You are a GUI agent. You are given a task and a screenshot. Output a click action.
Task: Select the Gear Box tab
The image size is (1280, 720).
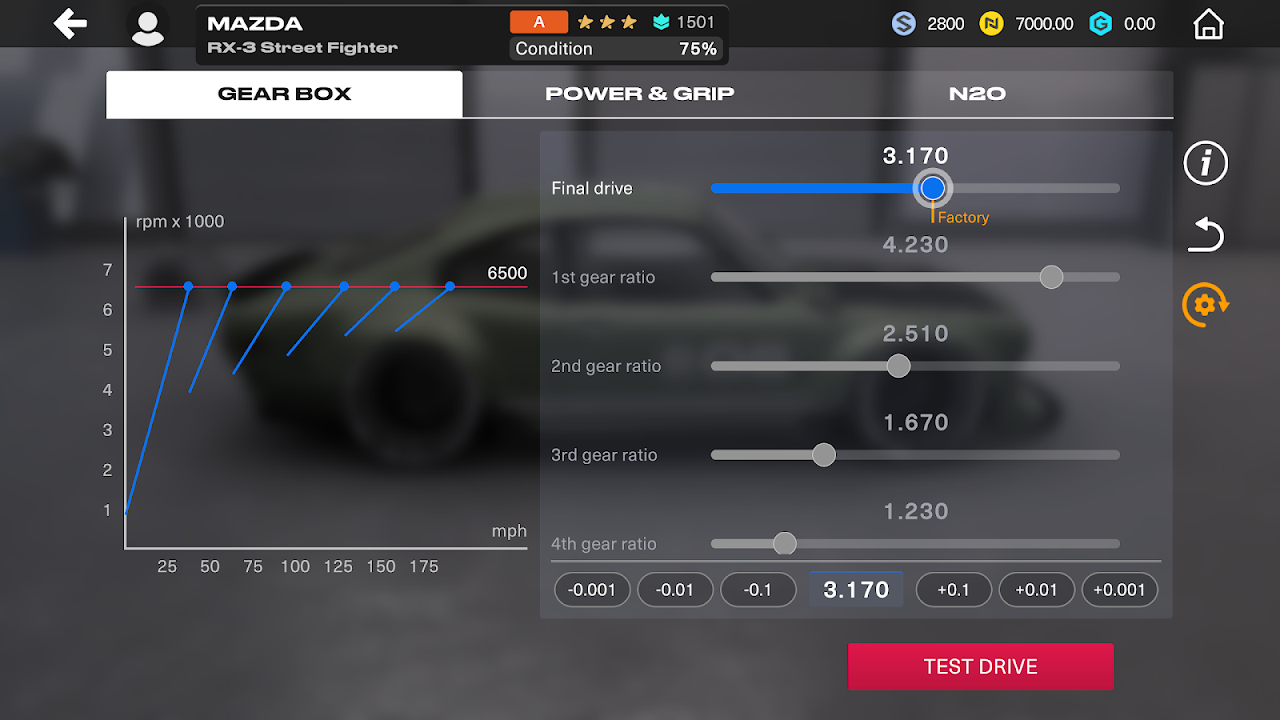point(285,94)
